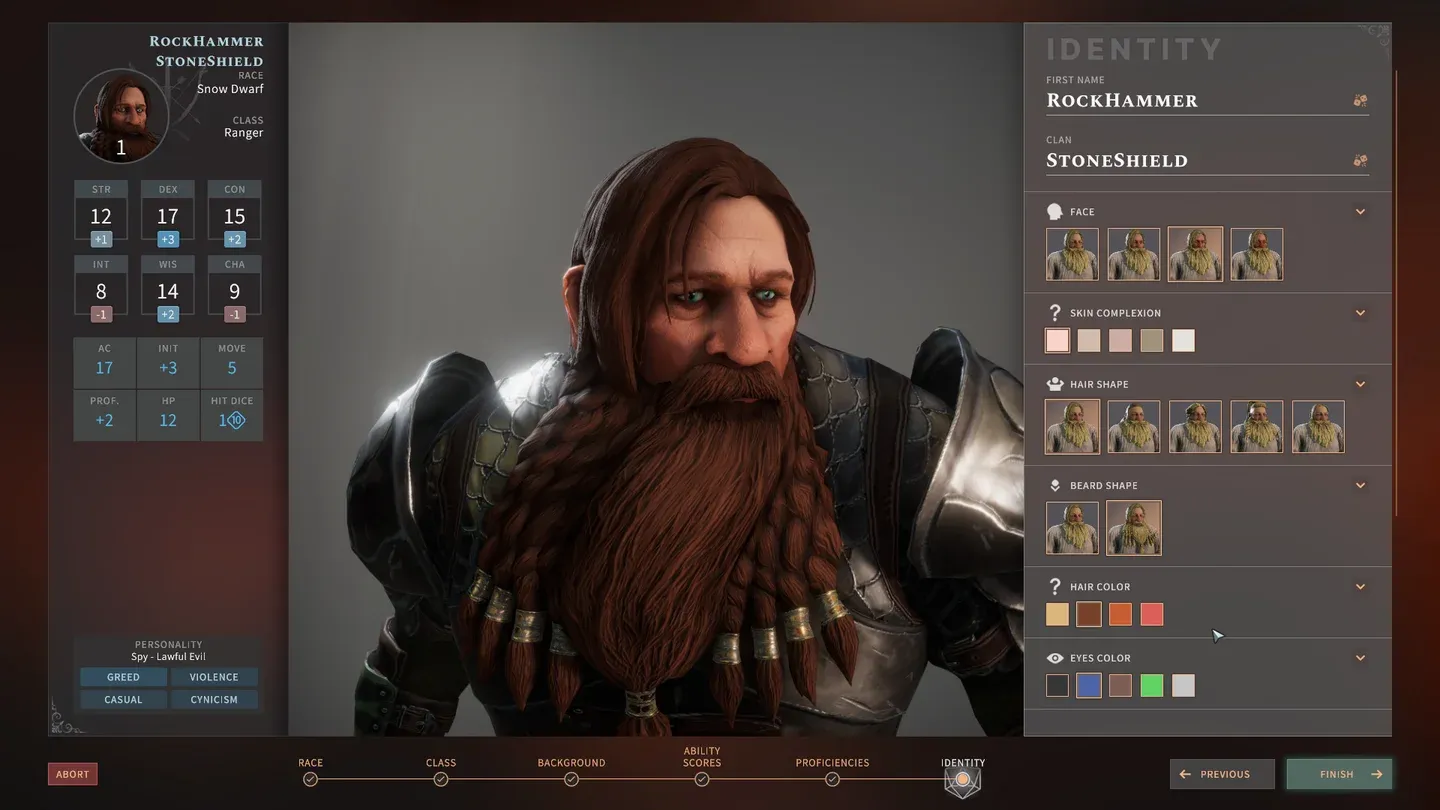Click the Finish button

(x=1339, y=774)
